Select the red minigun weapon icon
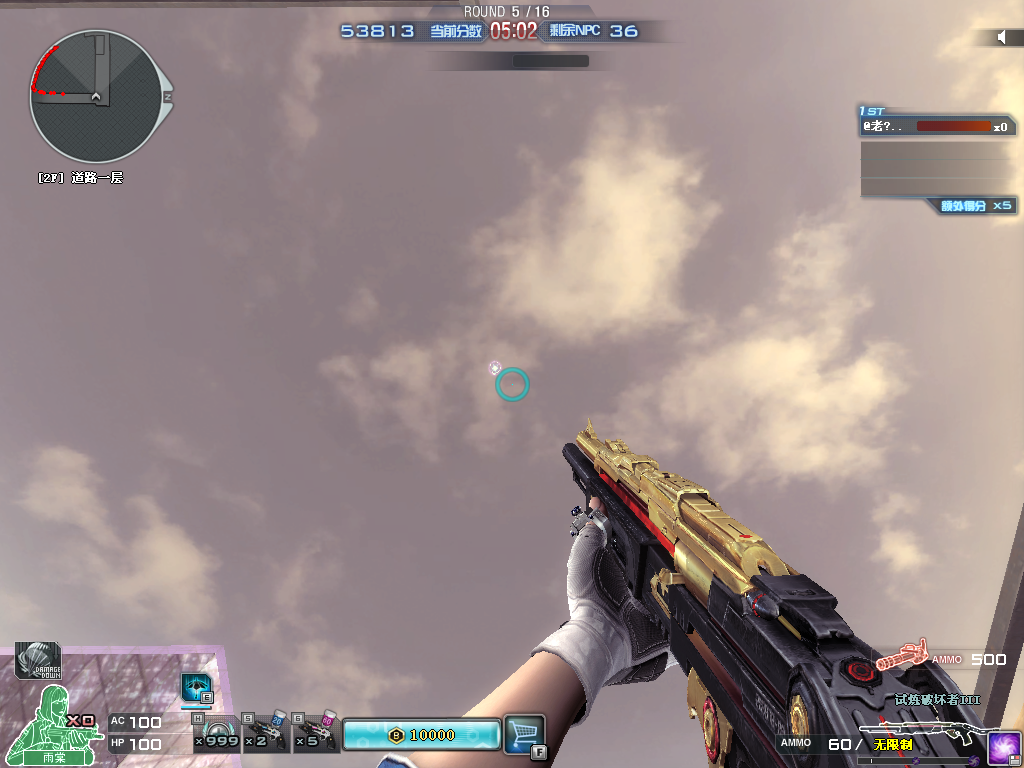The width and height of the screenshot is (1024, 768). pos(902,659)
